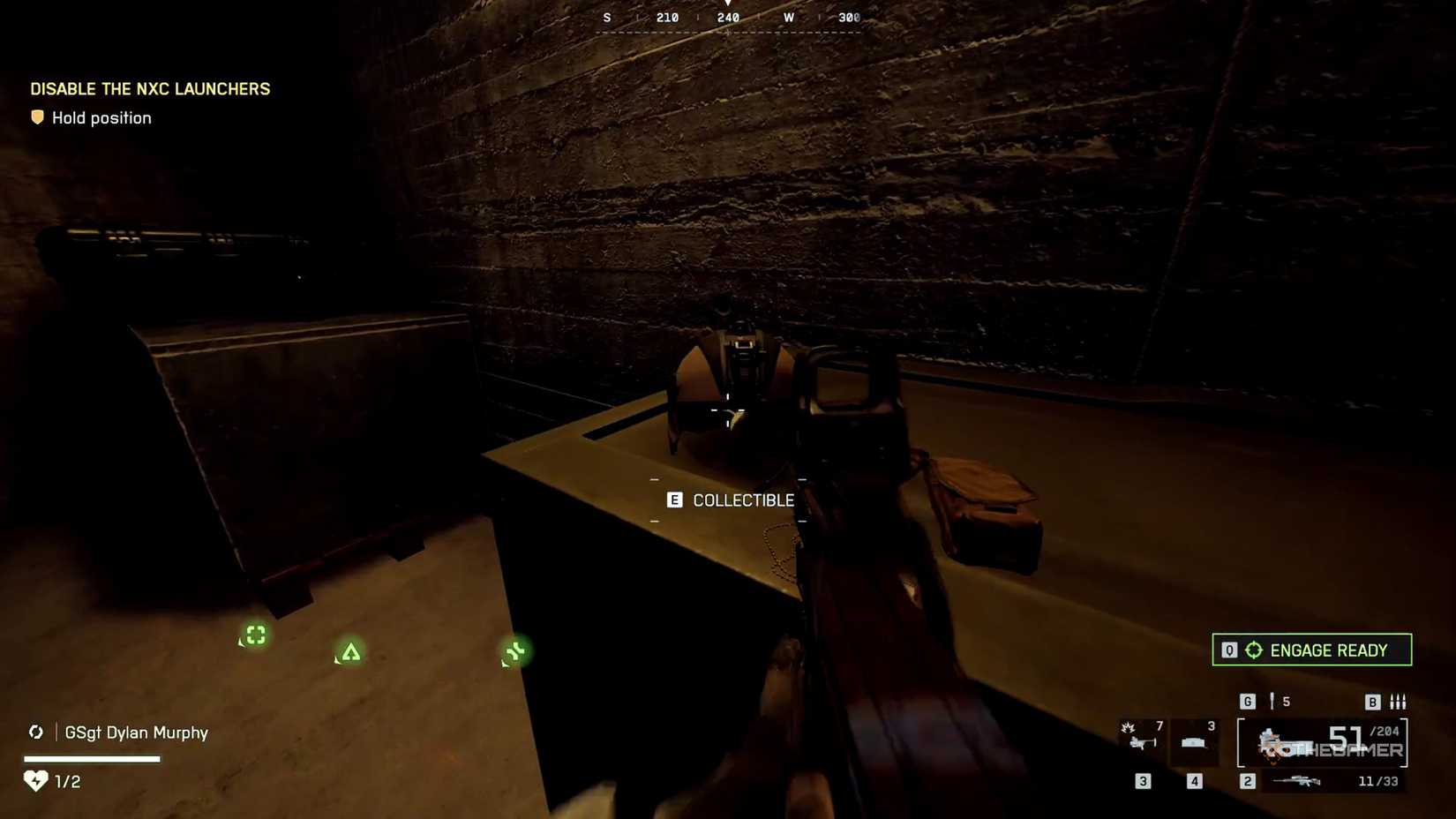Click the grenade icon next to keybind G
1456x819 pixels.
[x=1272, y=701]
